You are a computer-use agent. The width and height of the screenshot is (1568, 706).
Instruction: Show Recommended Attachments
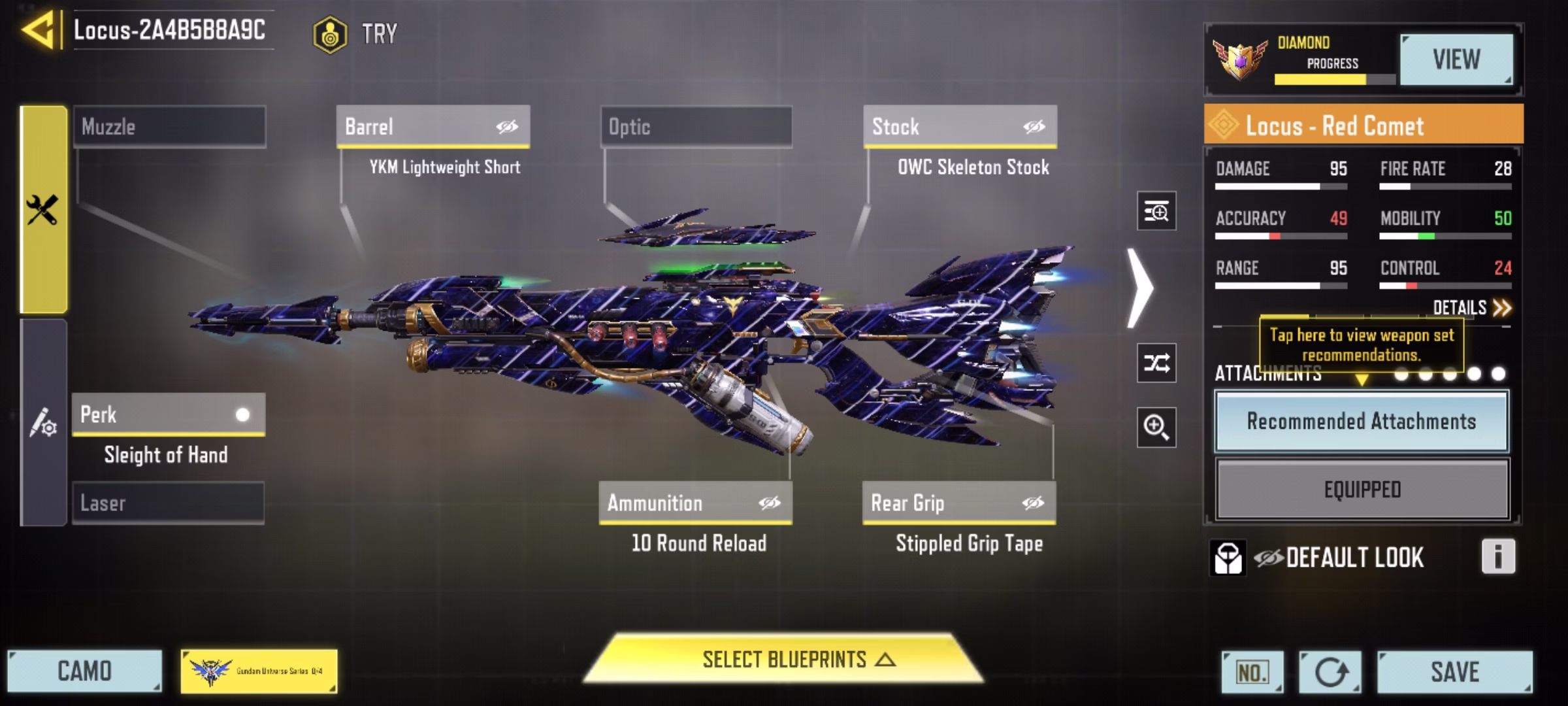click(x=1362, y=421)
